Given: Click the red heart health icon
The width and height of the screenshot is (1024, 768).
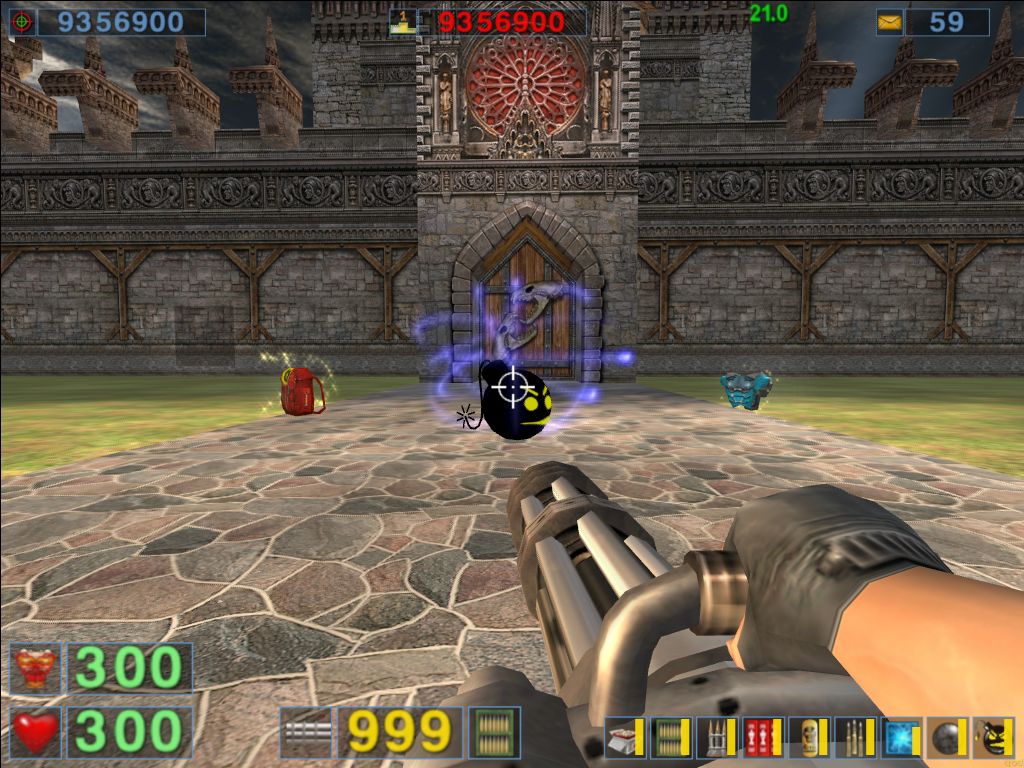Looking at the screenshot, I should click(x=36, y=733).
